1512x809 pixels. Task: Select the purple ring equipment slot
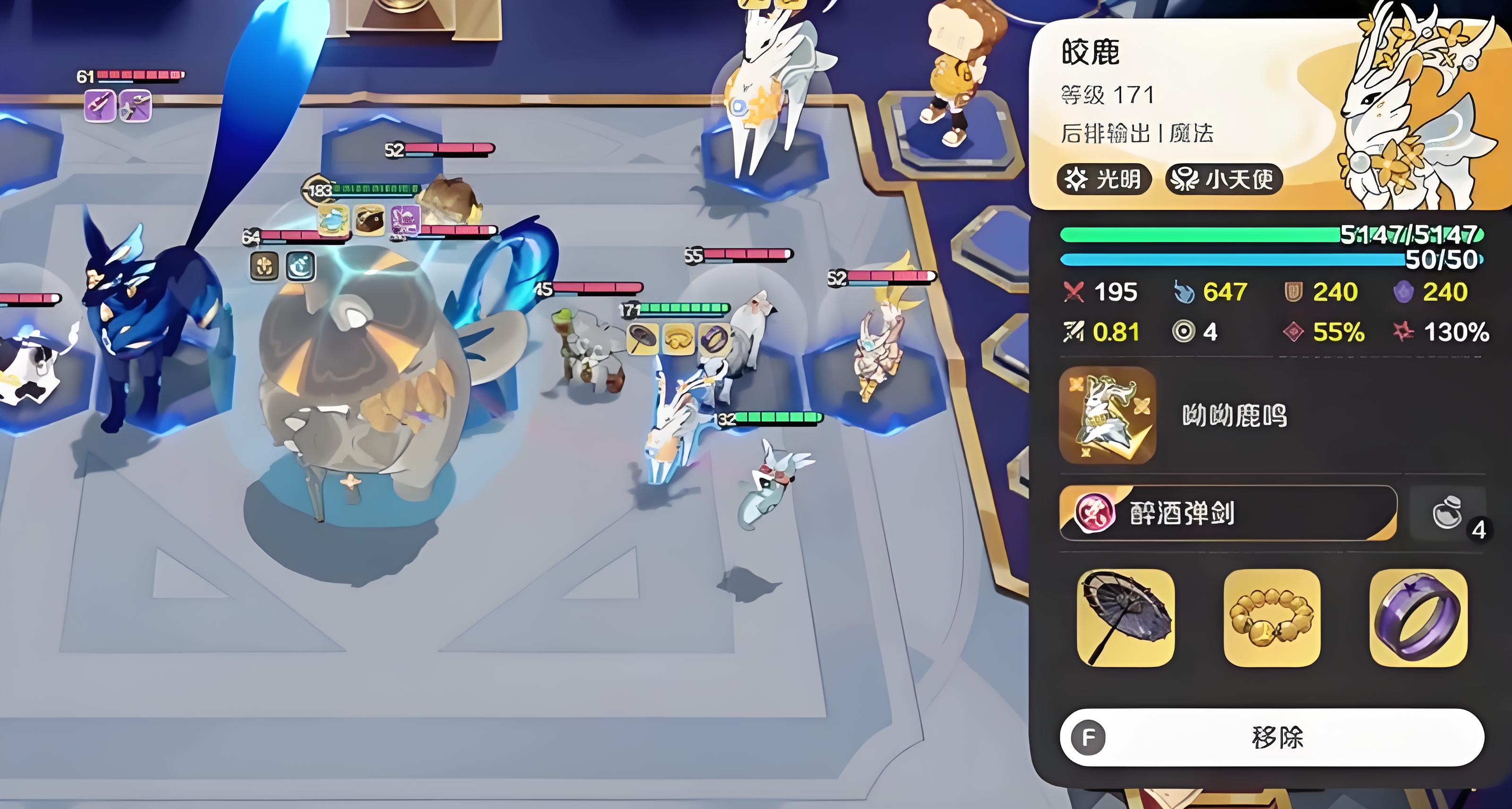[x=1417, y=617]
